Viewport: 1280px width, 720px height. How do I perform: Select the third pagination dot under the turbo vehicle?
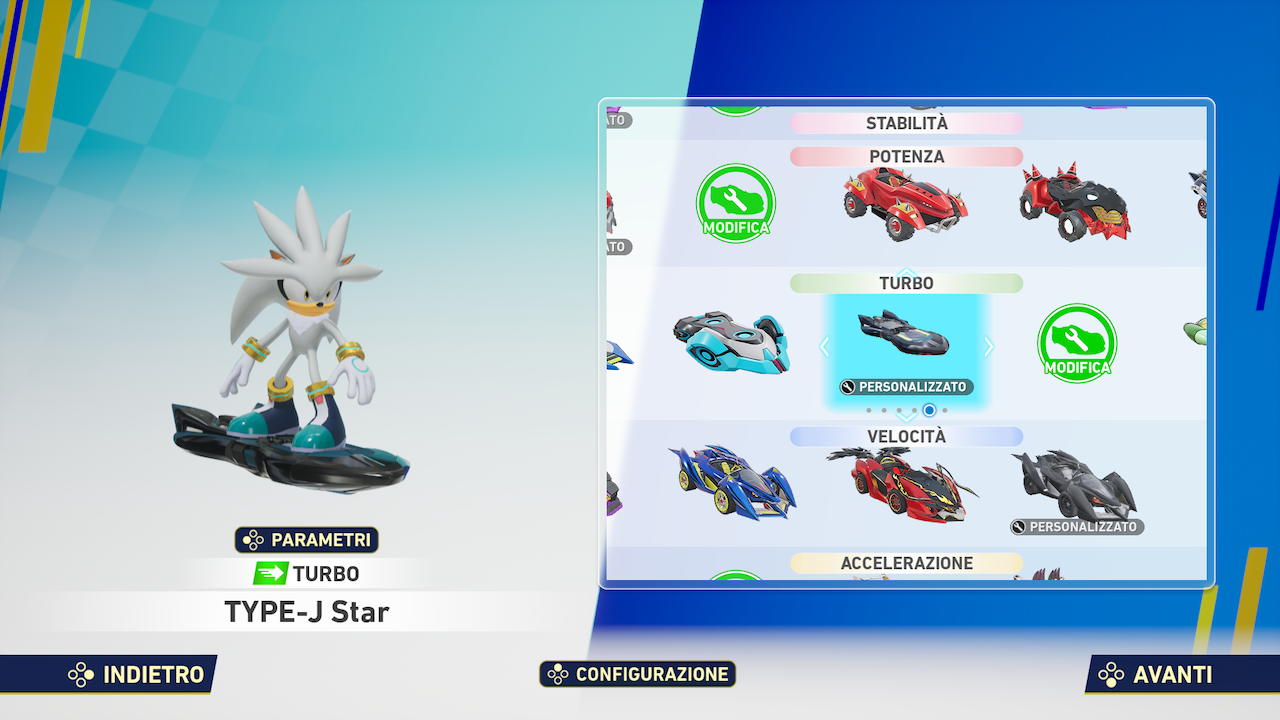899,410
